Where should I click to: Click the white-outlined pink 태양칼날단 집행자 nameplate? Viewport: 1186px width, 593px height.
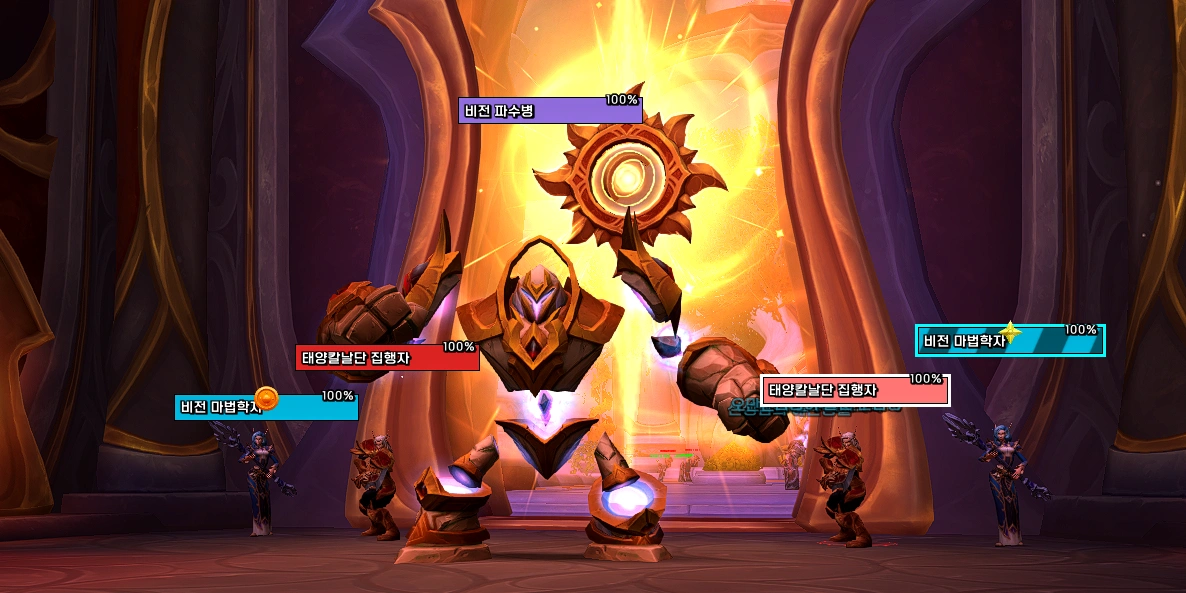coord(855,391)
